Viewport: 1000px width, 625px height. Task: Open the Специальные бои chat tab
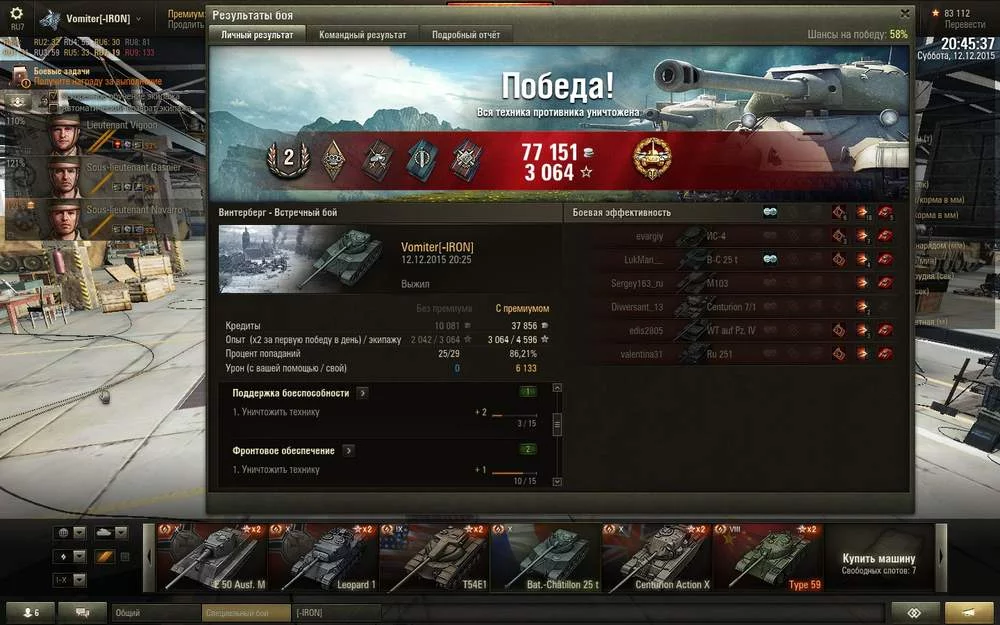(246, 612)
